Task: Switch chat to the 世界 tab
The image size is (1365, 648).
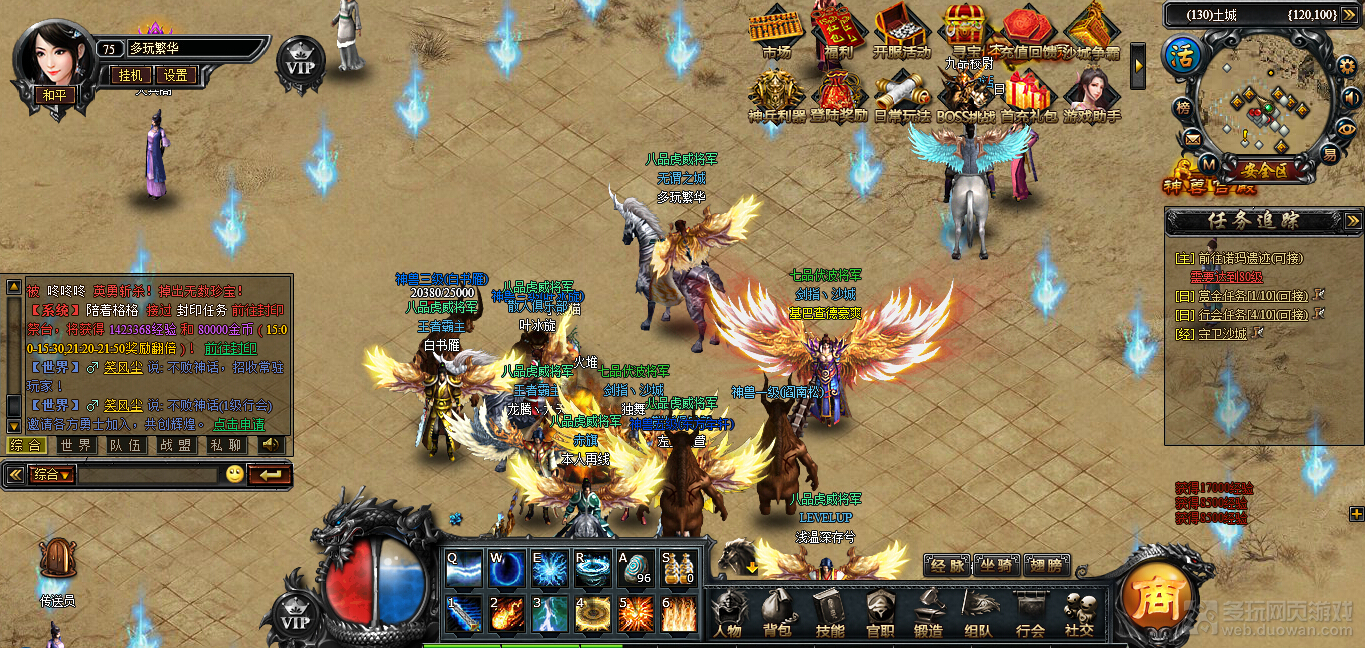Action: pyautogui.click(x=75, y=445)
